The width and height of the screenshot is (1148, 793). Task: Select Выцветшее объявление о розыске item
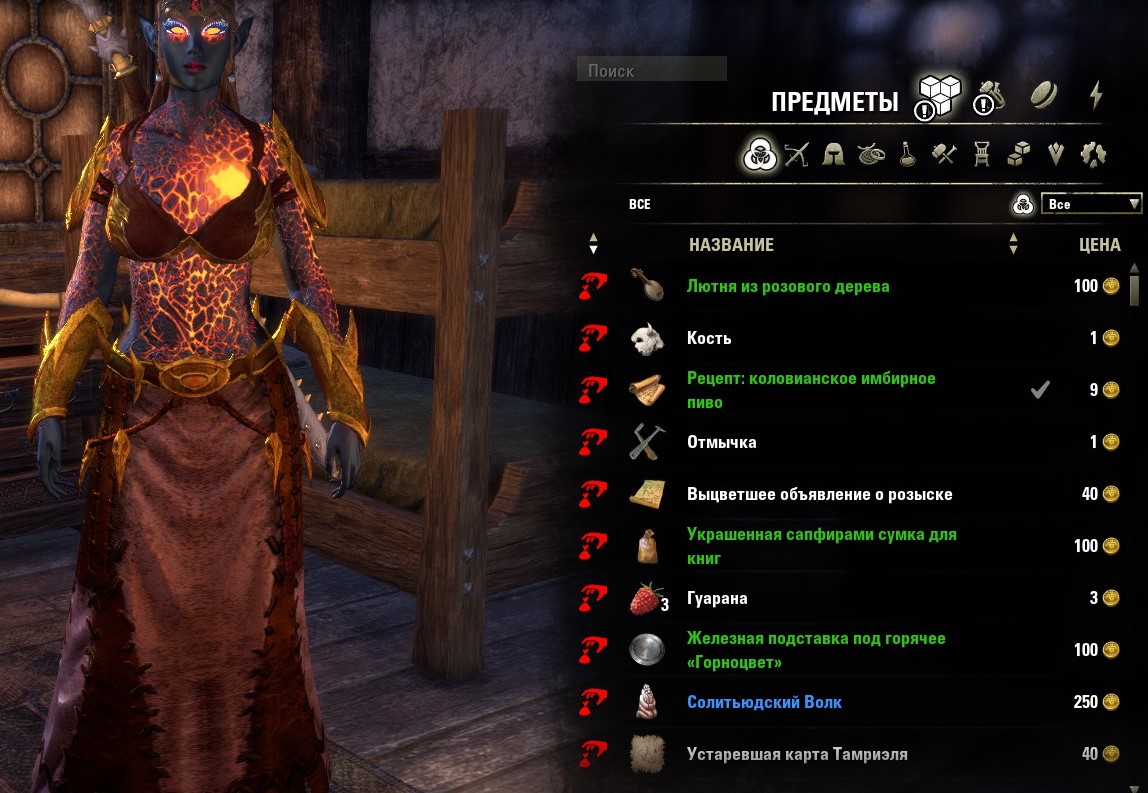coord(819,494)
